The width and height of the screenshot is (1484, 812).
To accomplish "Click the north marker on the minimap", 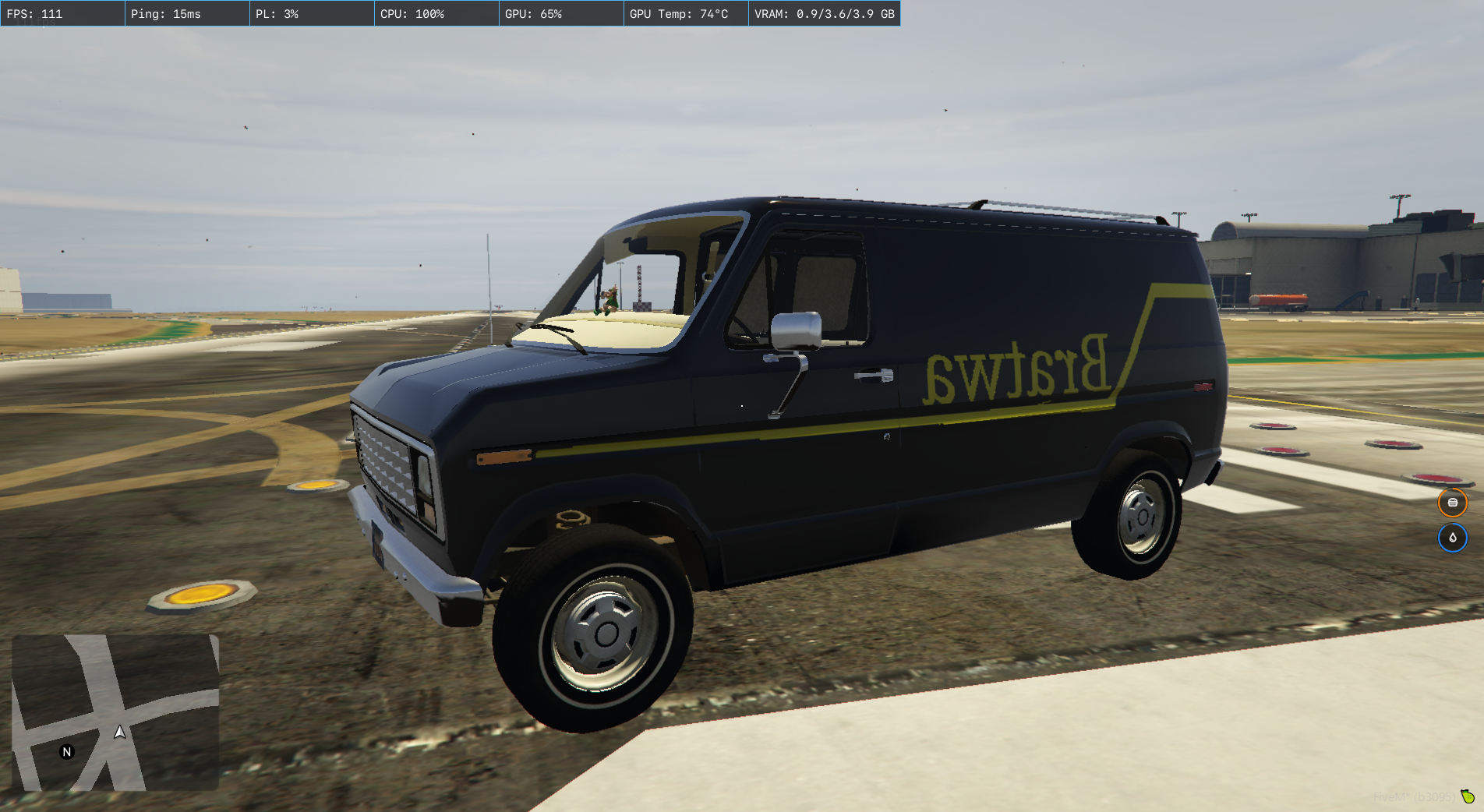I will pyautogui.click(x=67, y=752).
